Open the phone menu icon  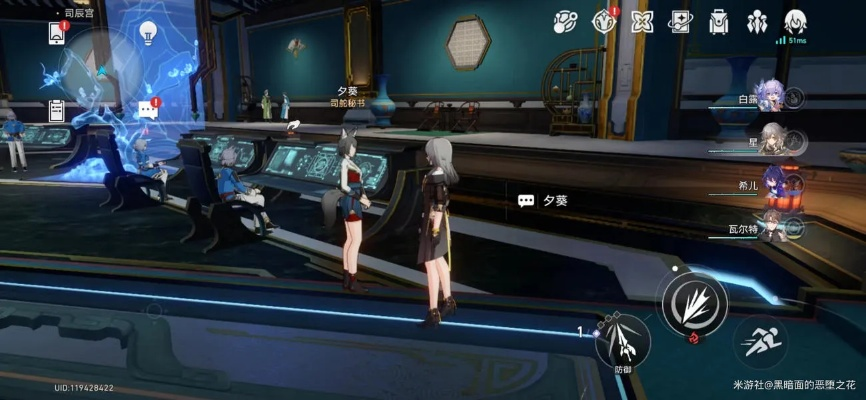point(56,33)
